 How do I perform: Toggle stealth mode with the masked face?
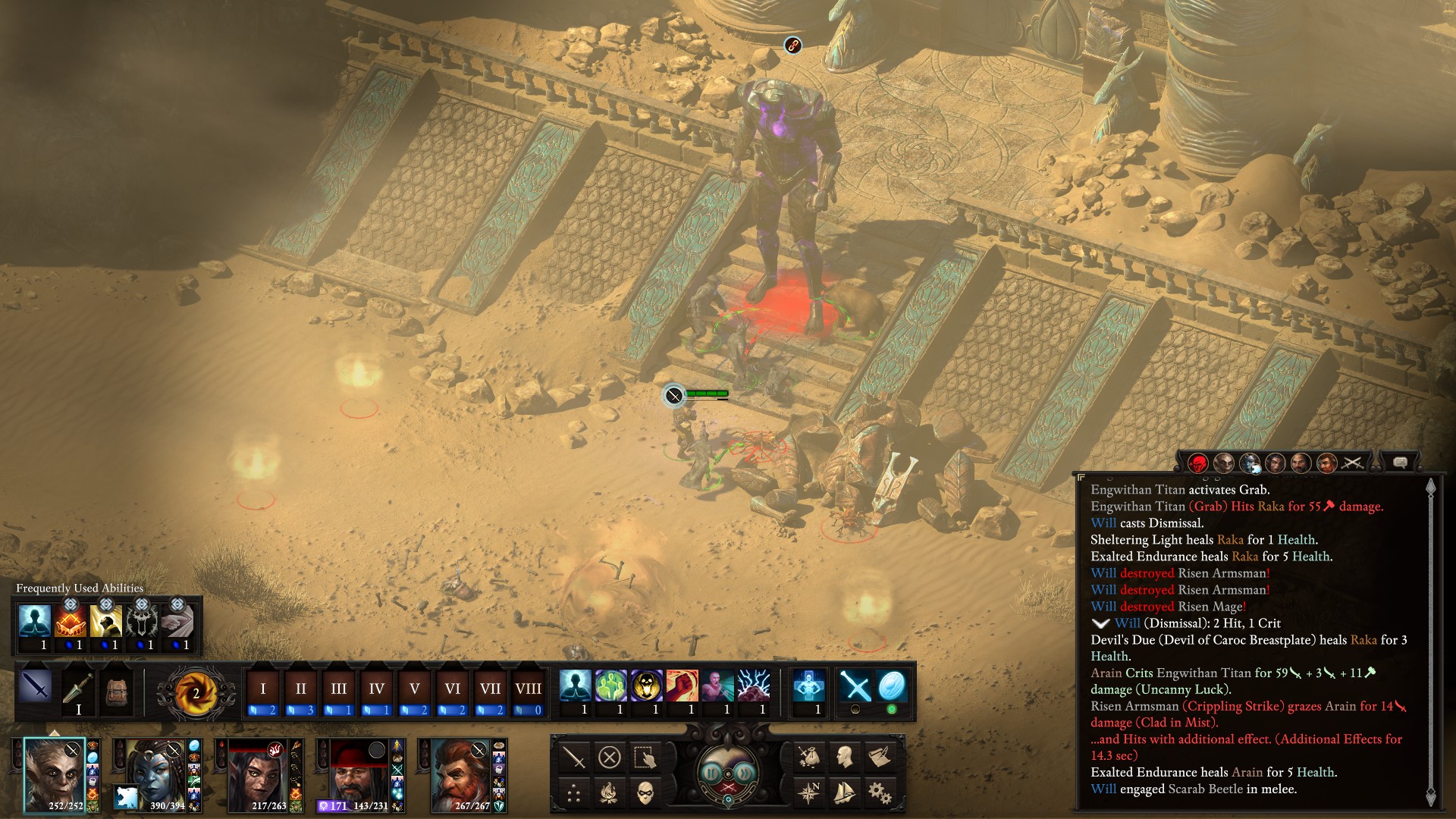click(x=645, y=793)
